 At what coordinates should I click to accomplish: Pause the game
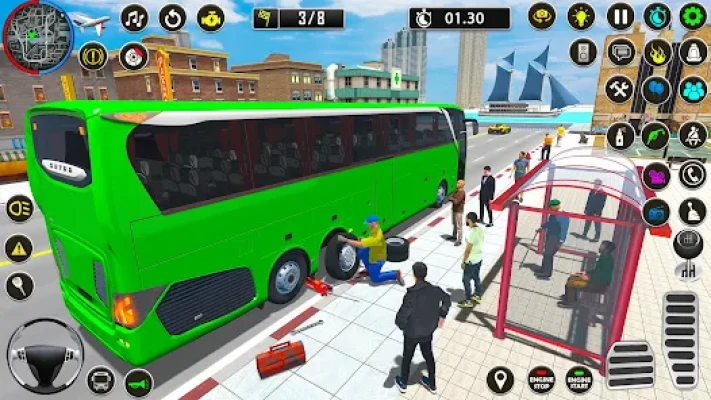620,16
